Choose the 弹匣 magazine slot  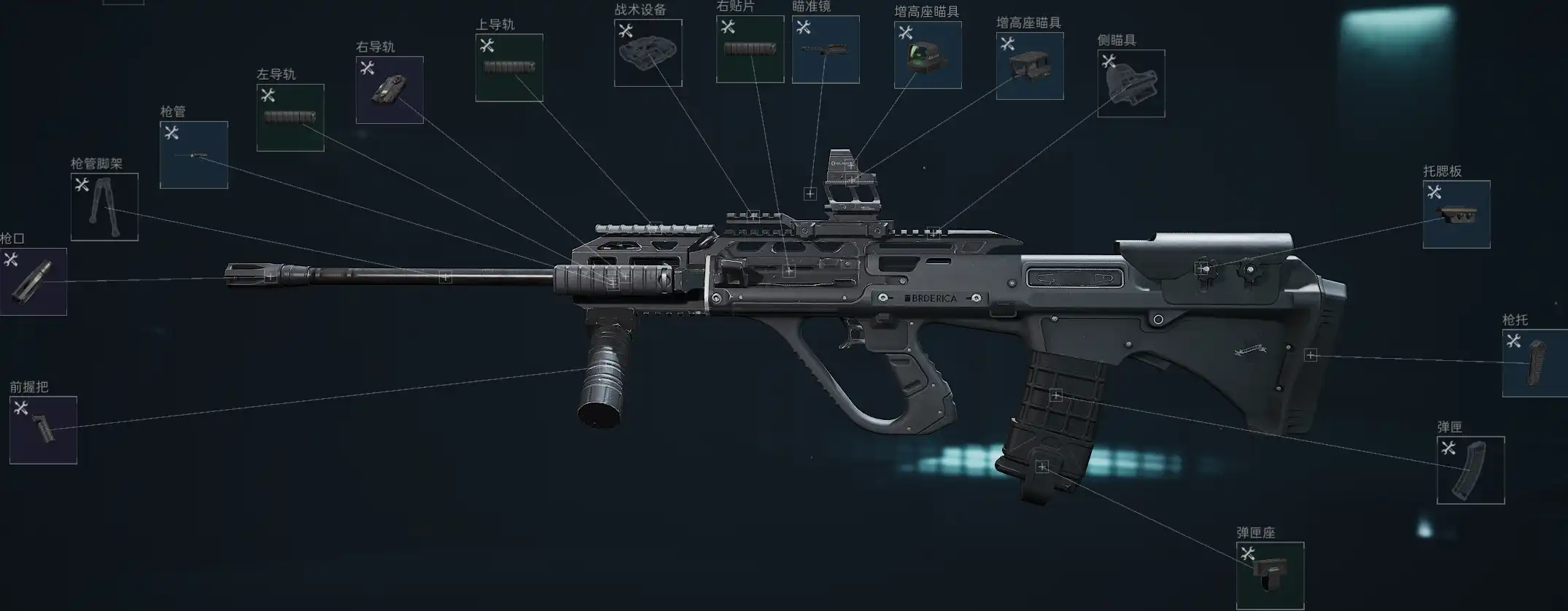pos(1470,470)
